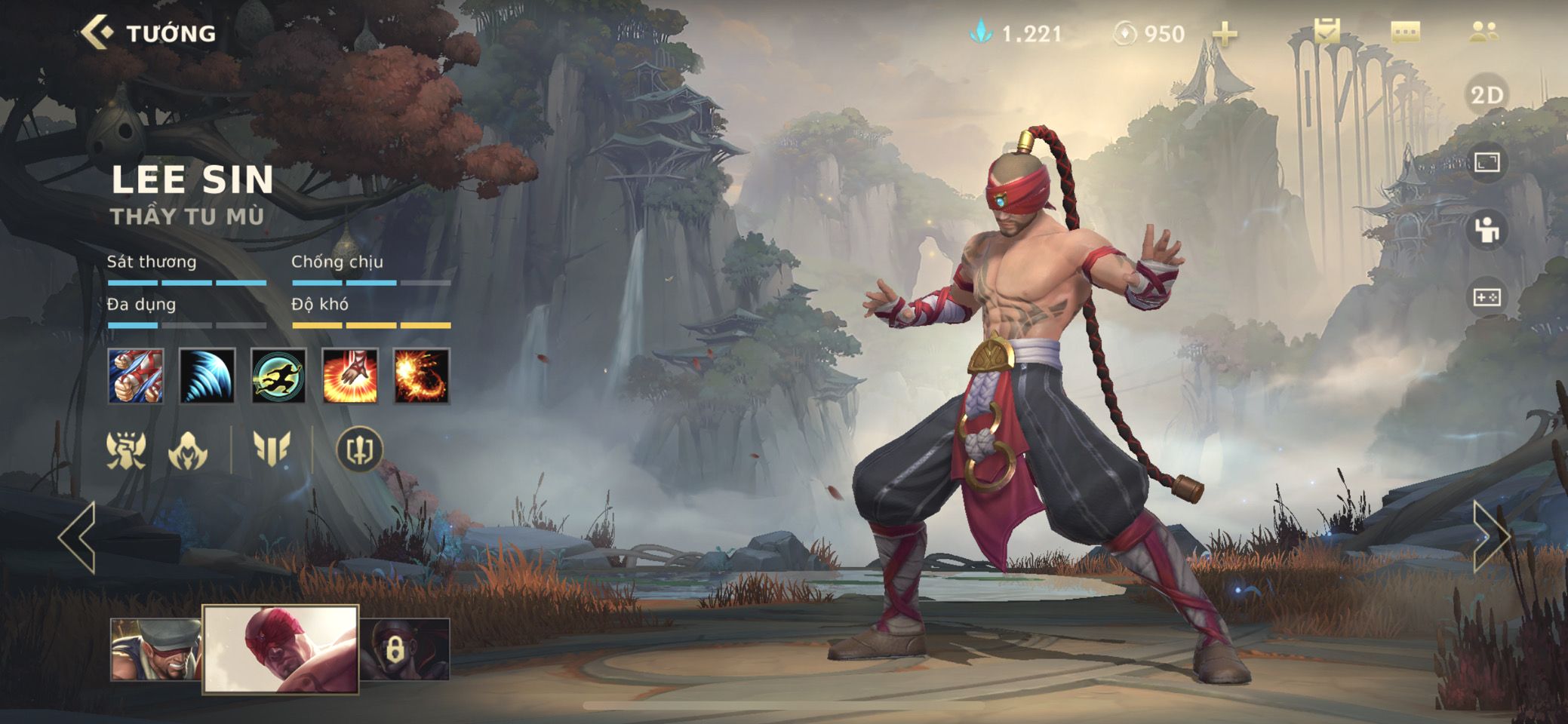Select the capped Lee Sin skin thumbnail

pos(155,649)
